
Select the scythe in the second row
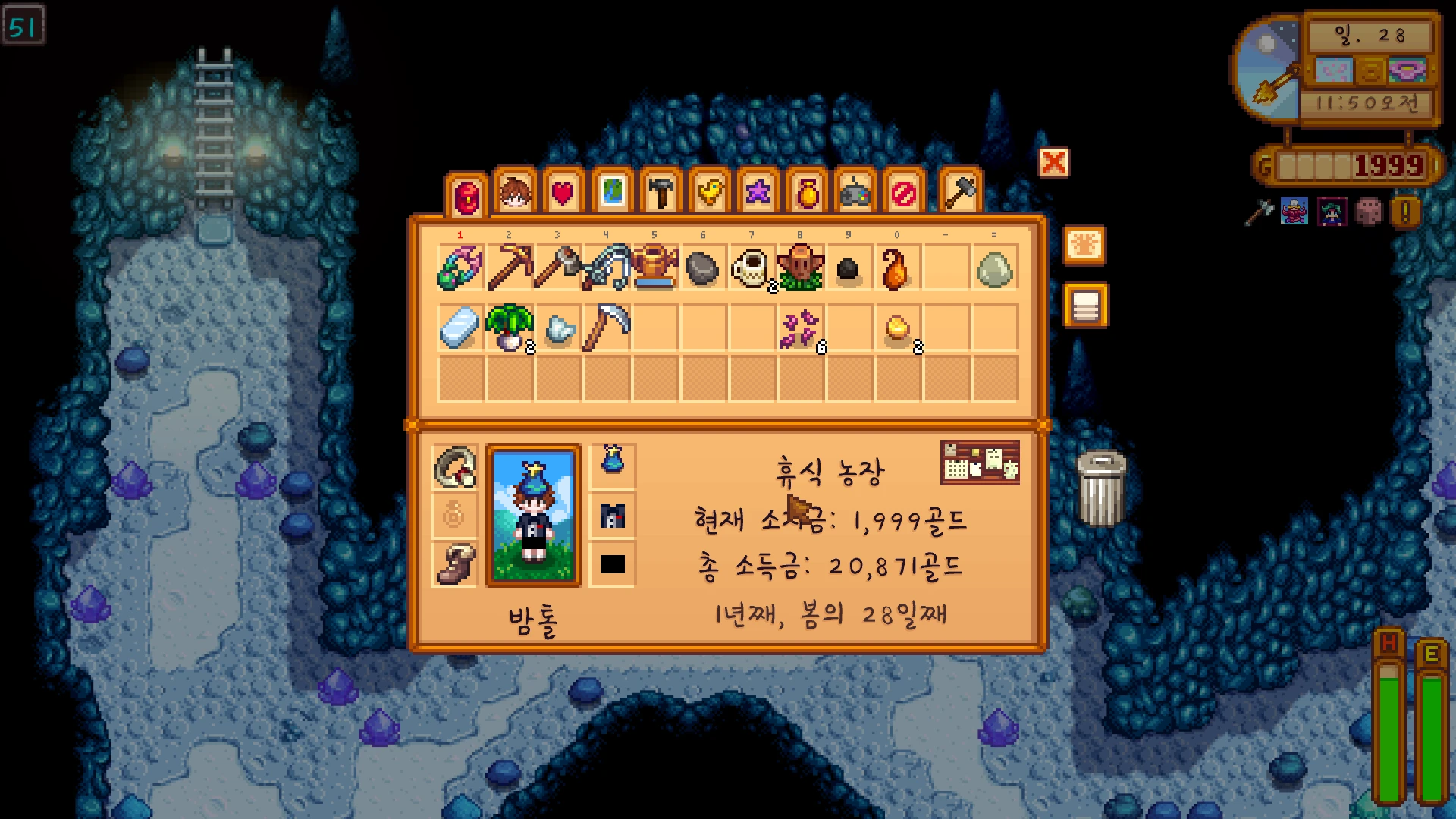point(607,328)
